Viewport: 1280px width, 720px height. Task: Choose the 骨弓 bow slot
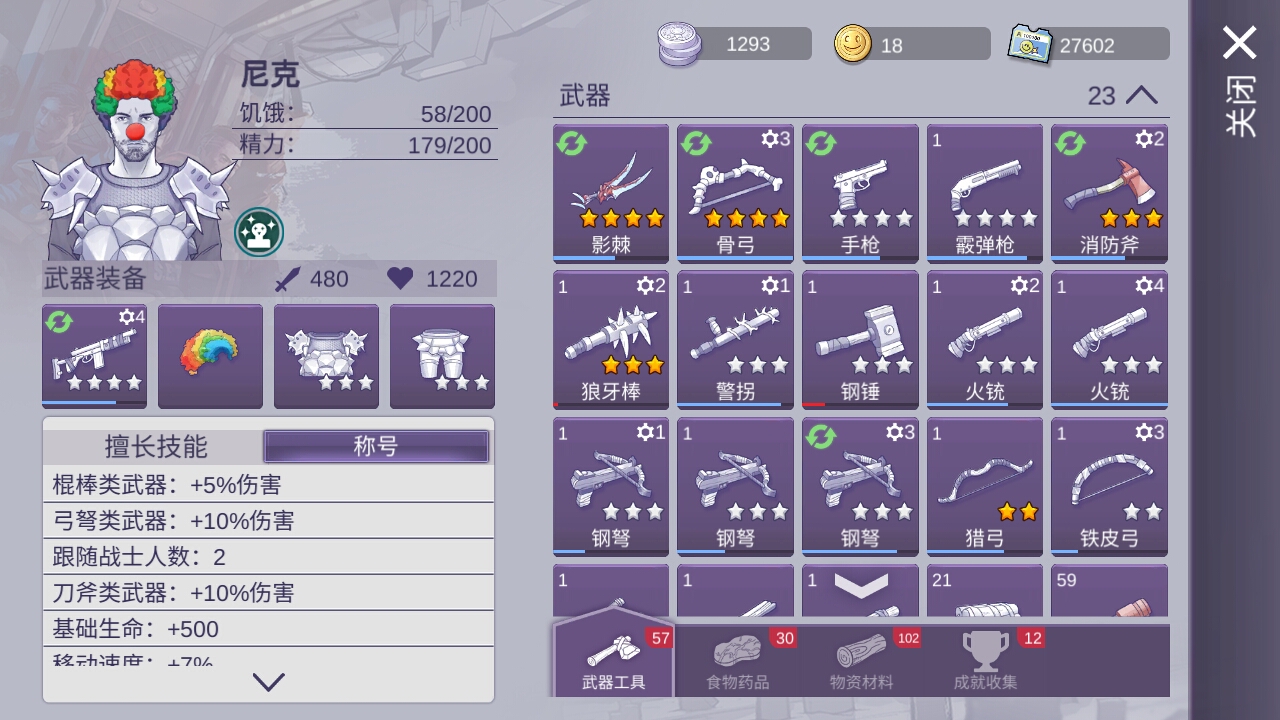click(735, 193)
